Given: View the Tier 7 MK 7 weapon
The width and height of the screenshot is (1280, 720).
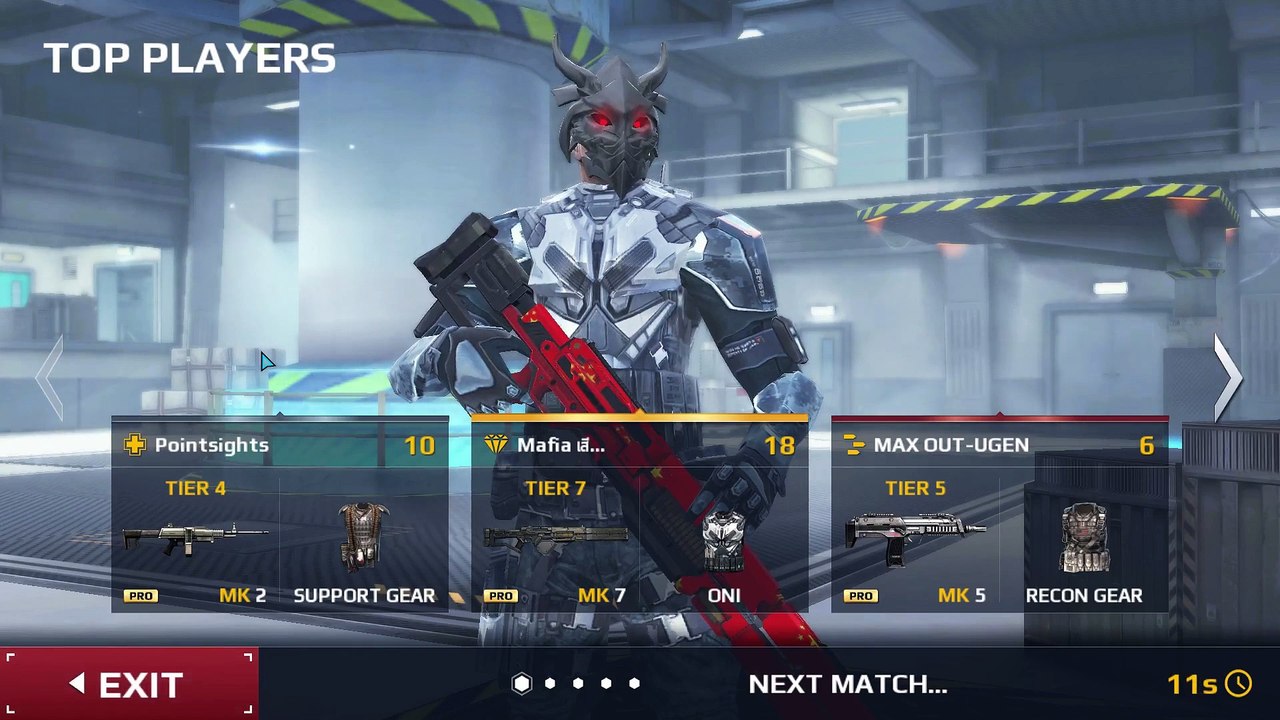Looking at the screenshot, I should click(555, 538).
